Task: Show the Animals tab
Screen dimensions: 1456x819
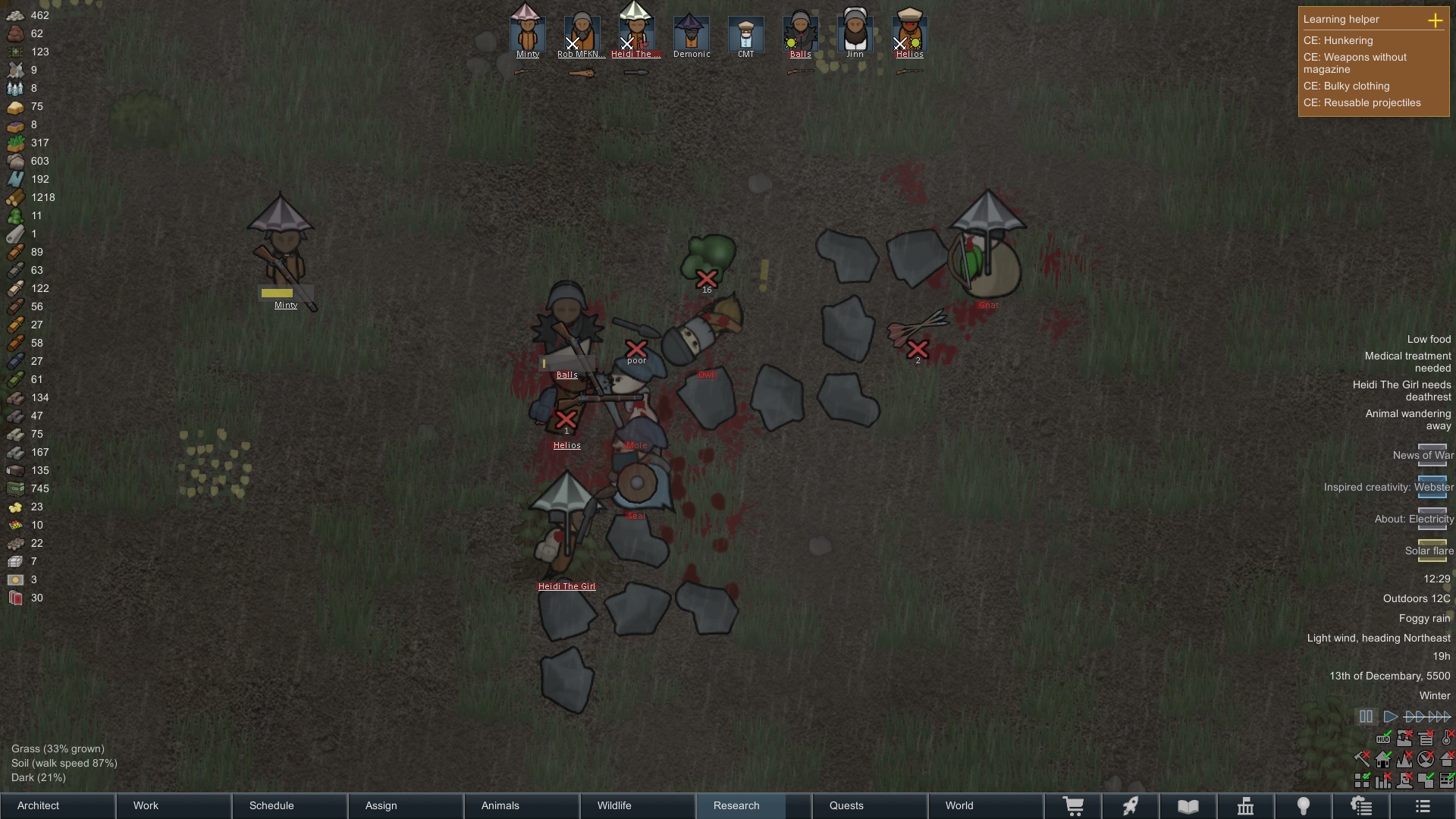Action: [522, 805]
